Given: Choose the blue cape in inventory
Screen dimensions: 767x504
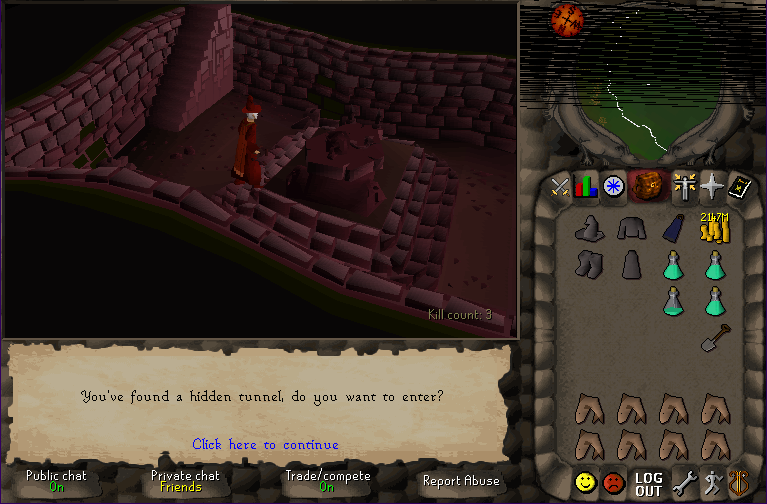Looking at the screenshot, I should pyautogui.click(x=673, y=230).
